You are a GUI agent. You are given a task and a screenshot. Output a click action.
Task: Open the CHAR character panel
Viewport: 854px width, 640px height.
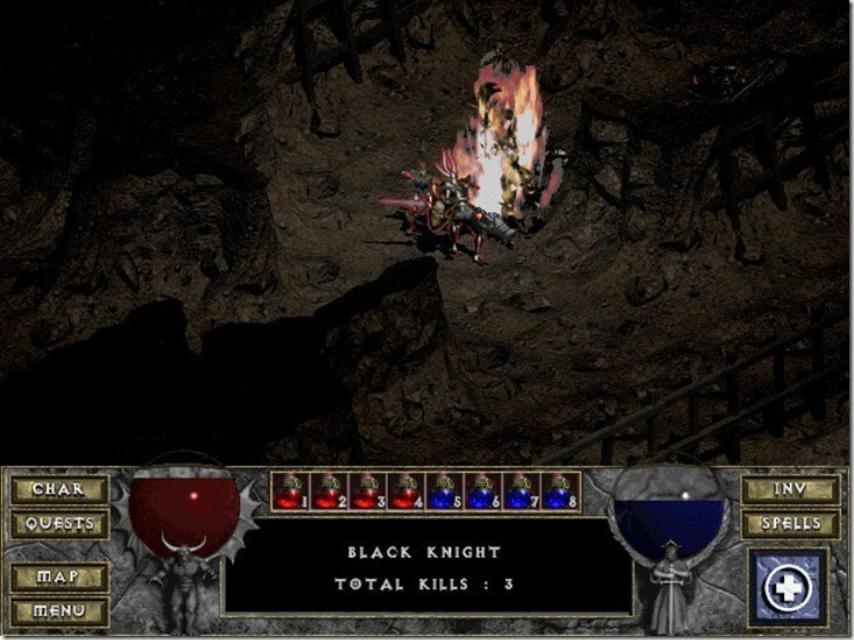59,490
